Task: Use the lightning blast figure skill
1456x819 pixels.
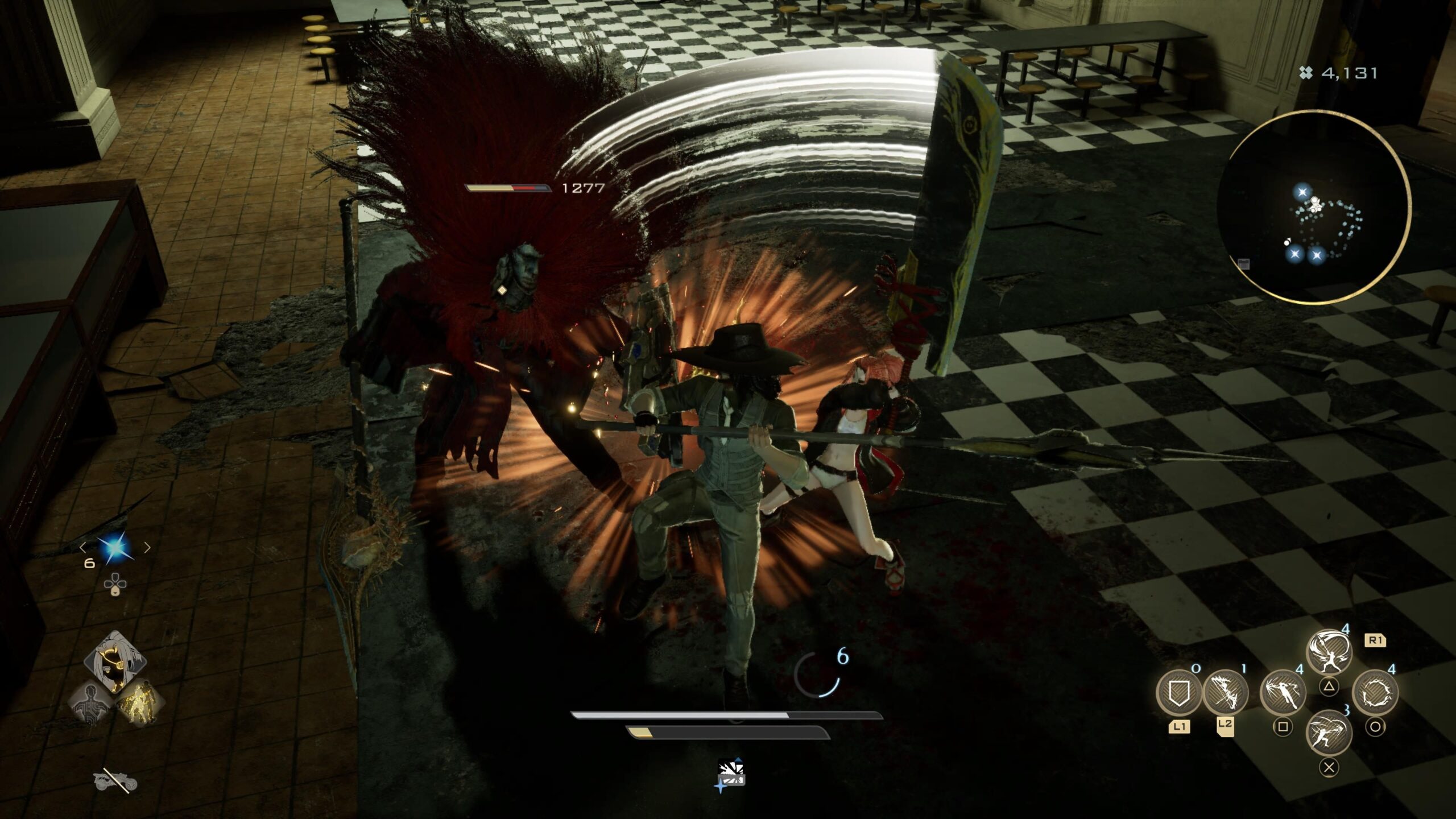Action: 1283,693
